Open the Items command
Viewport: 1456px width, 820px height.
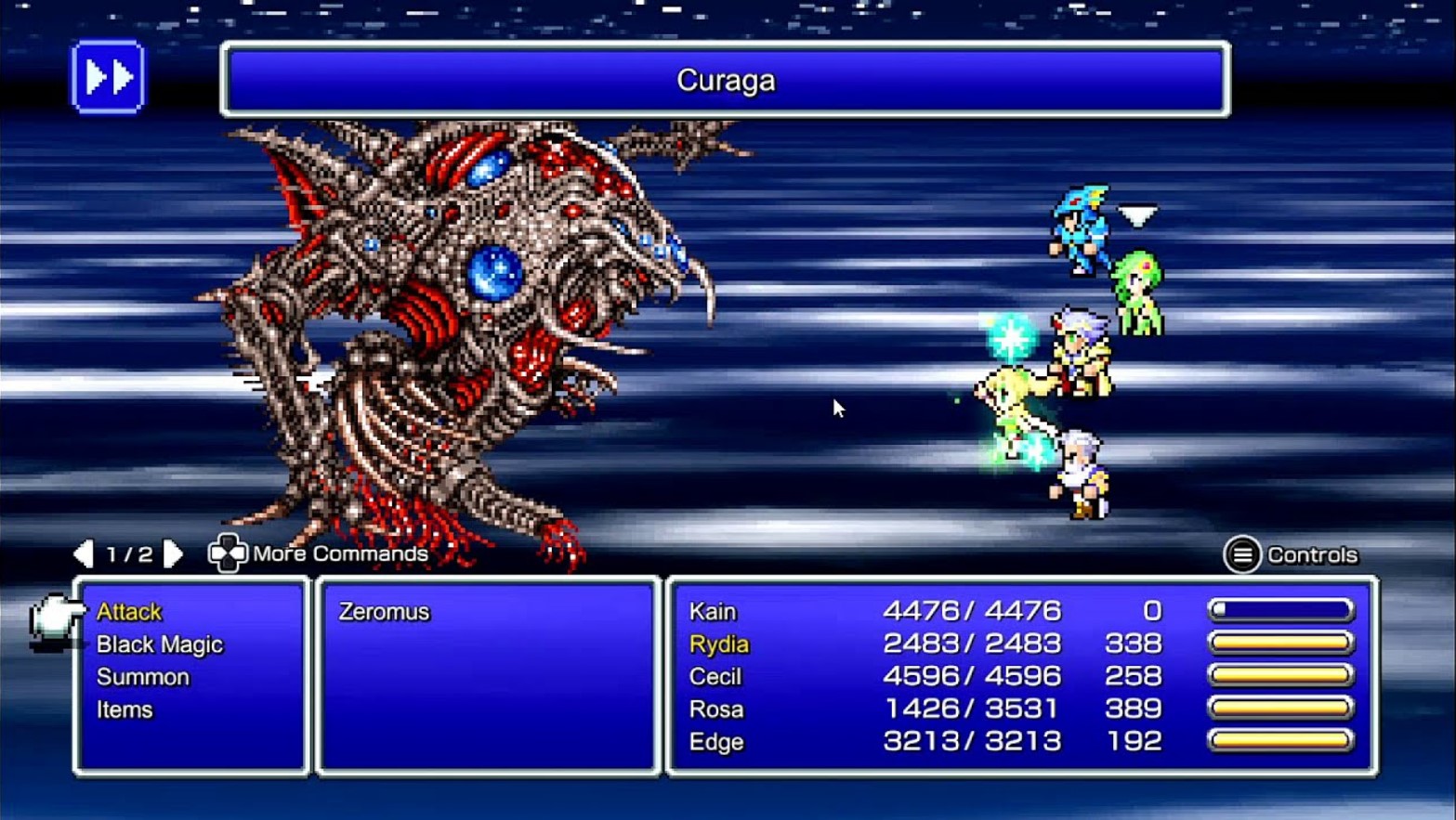point(124,709)
